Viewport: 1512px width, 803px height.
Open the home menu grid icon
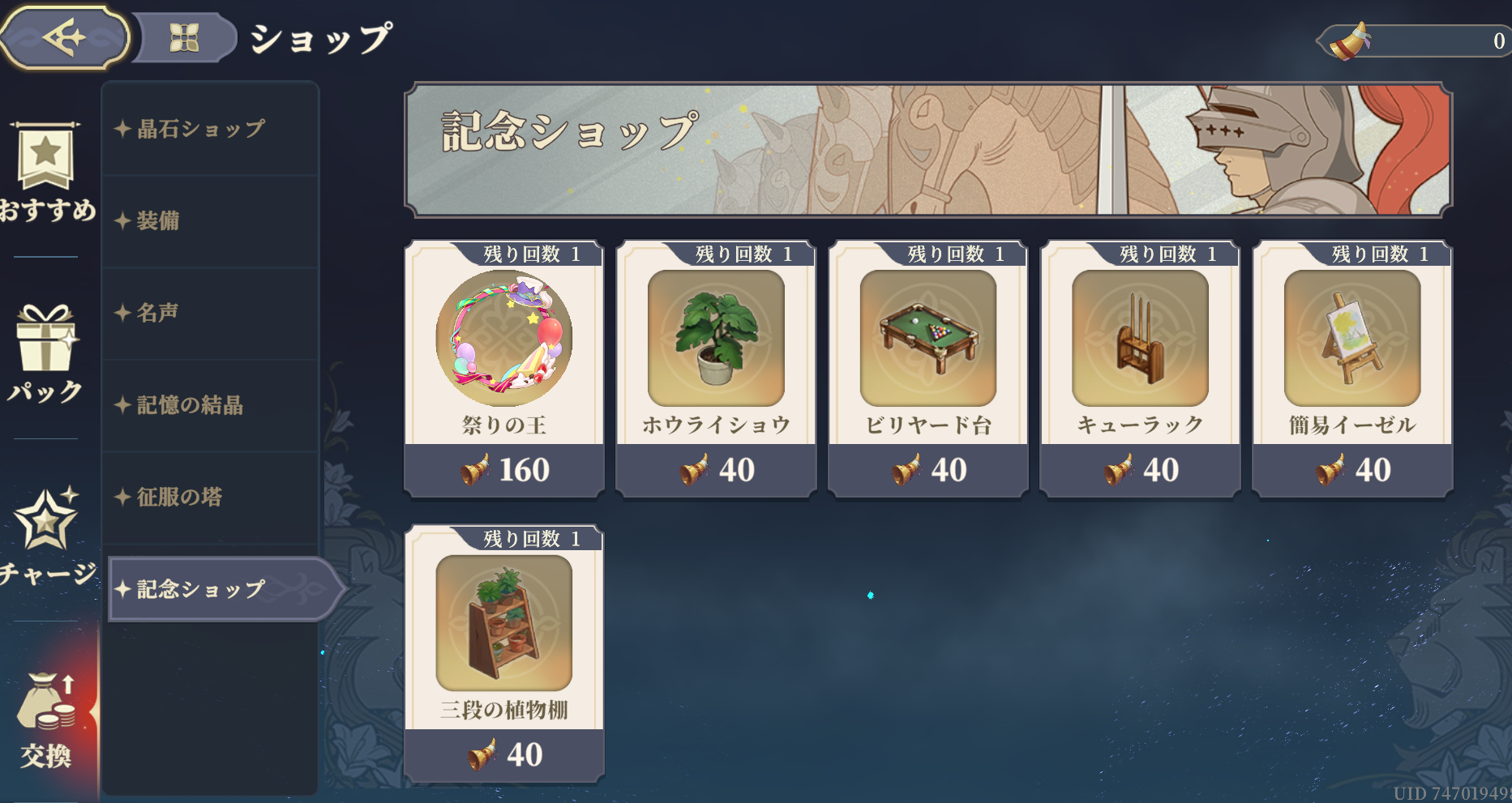[184, 37]
